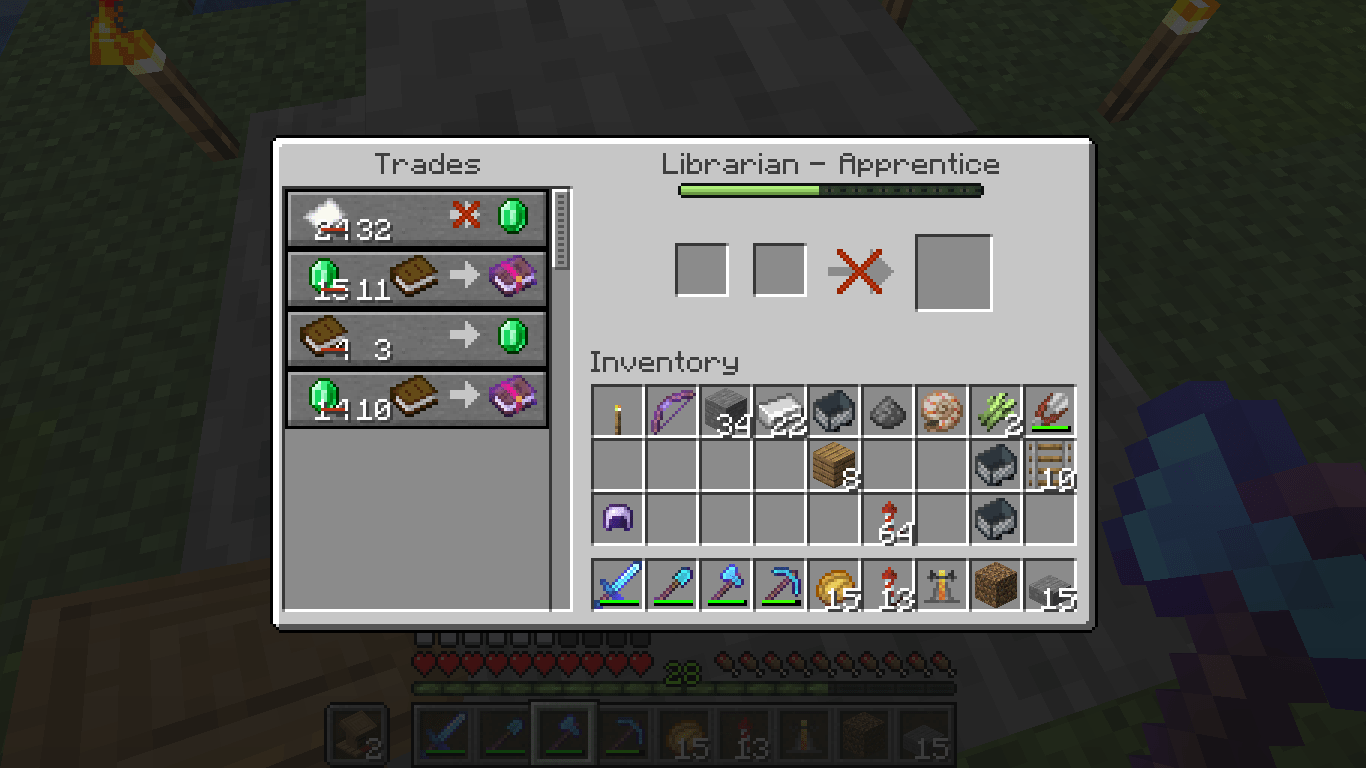Viewport: 1366px width, 768px height.
Task: Click the enchanted bow in the inventory
Action: pos(670,413)
